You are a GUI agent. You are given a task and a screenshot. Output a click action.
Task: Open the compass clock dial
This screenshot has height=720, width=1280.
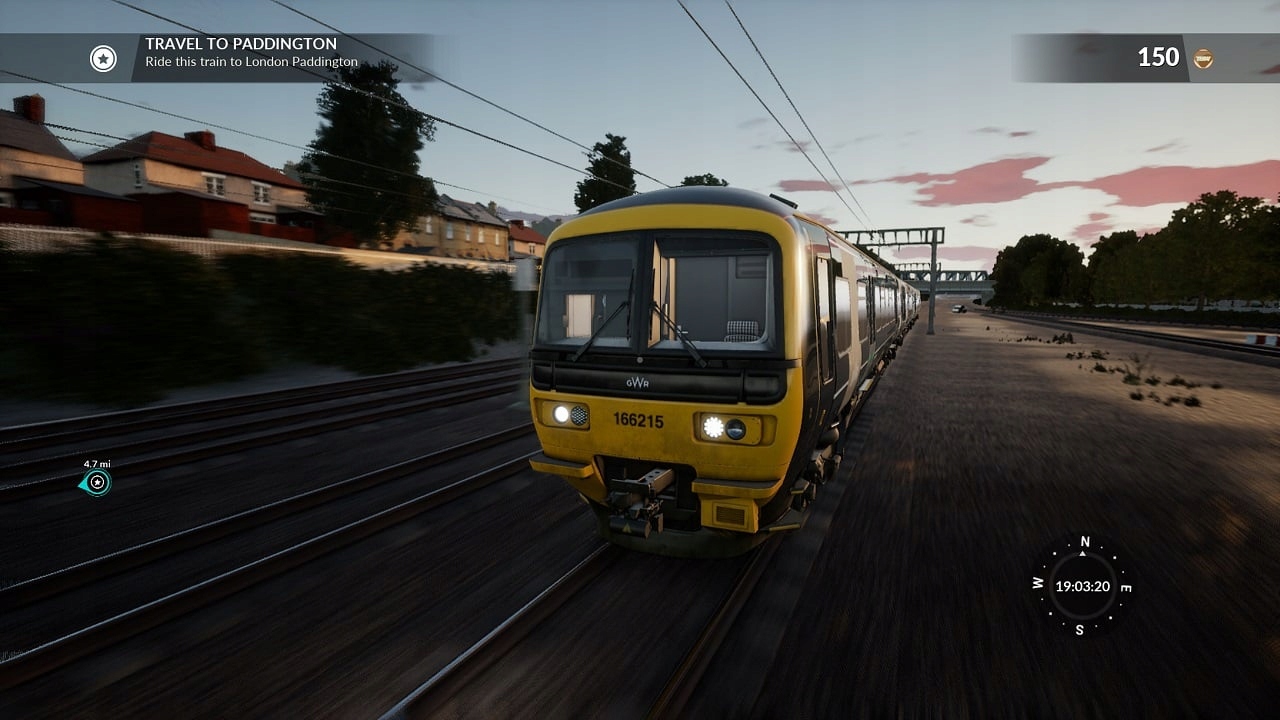(1082, 586)
